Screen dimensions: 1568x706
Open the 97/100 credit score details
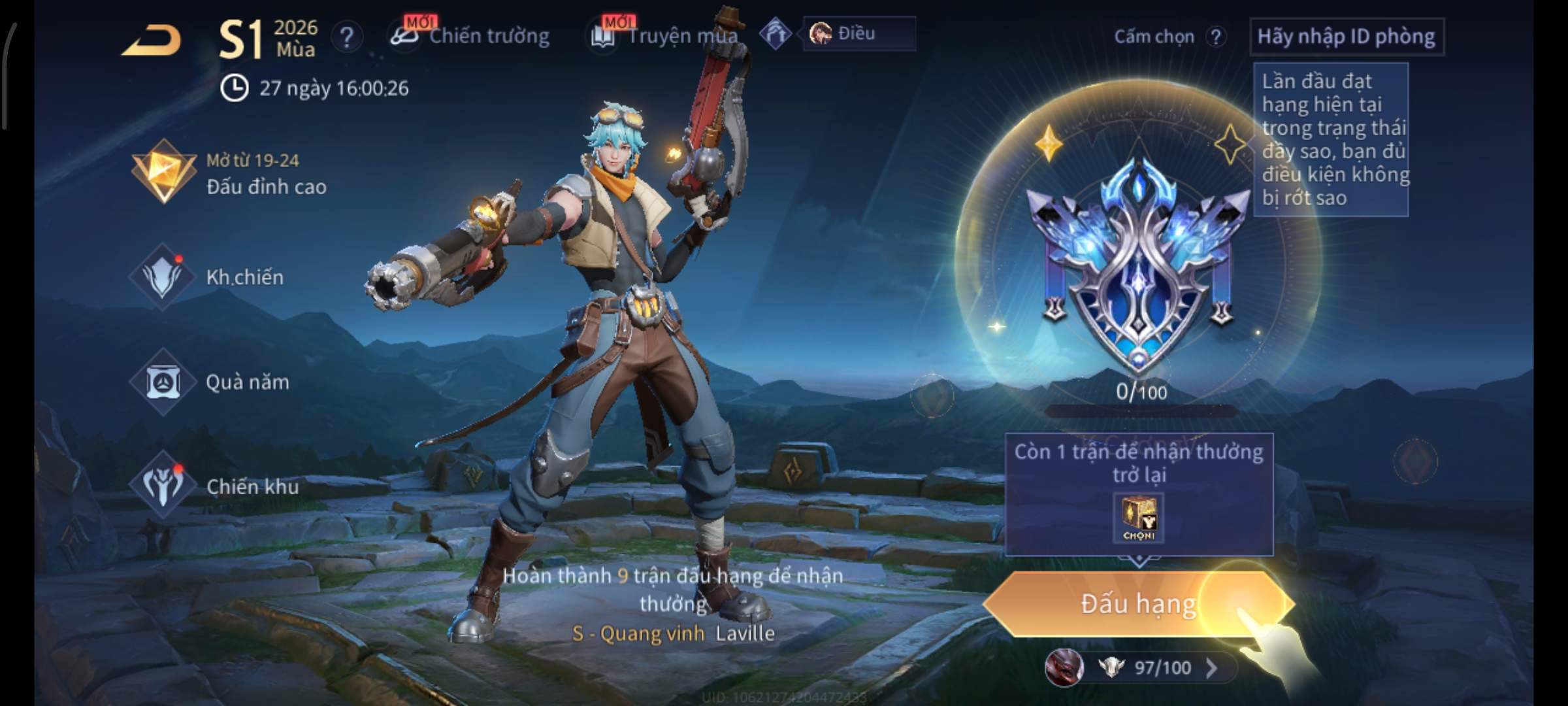(x=1162, y=667)
